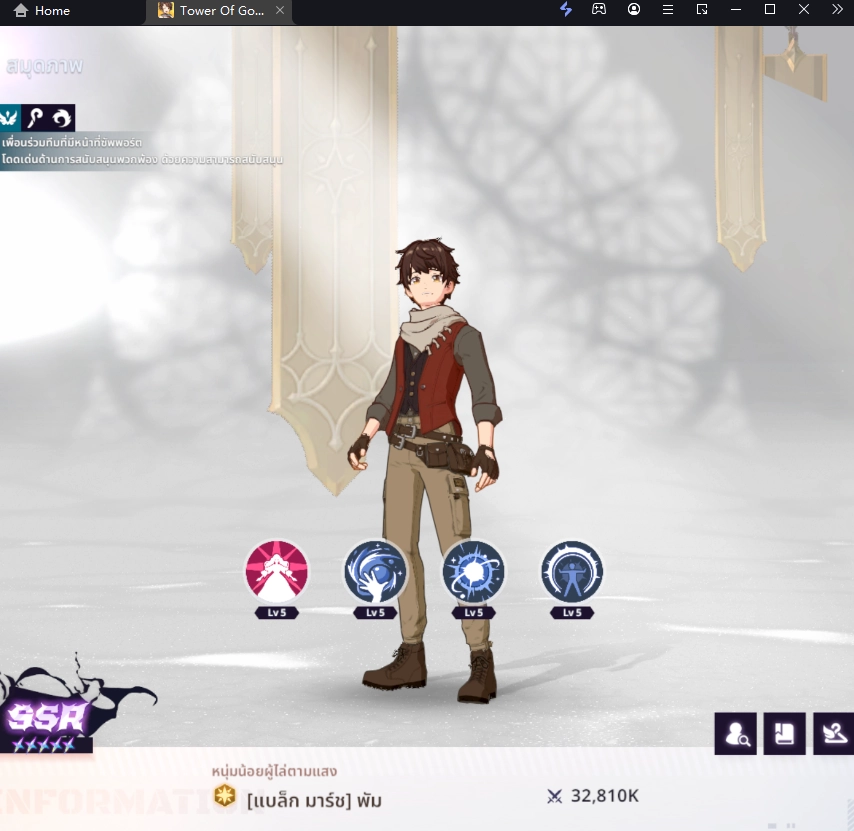The image size is (854, 831).
Task: Open the standing figure in circle skill
Action: click(572, 572)
